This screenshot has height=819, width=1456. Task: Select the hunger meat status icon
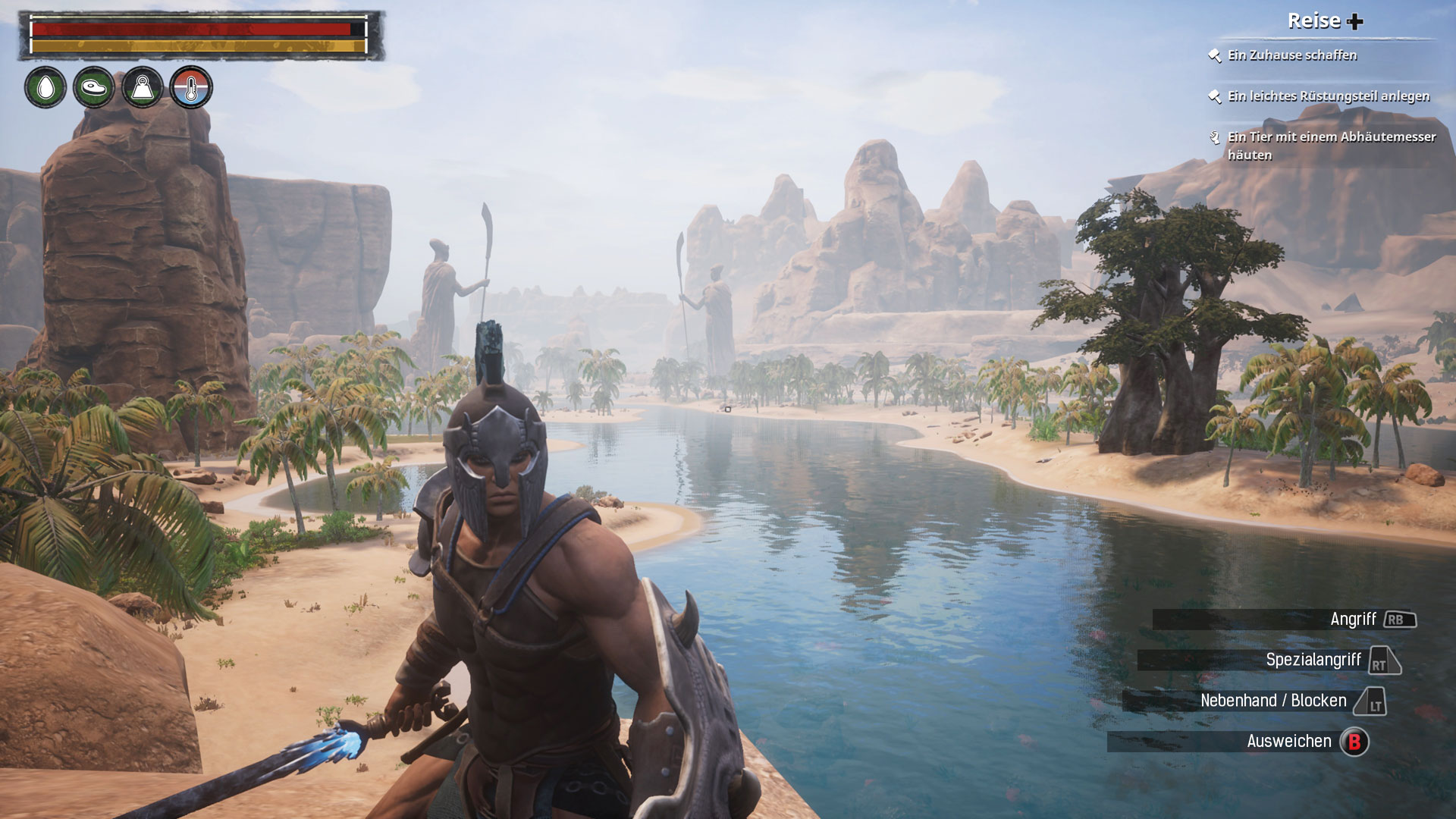94,88
